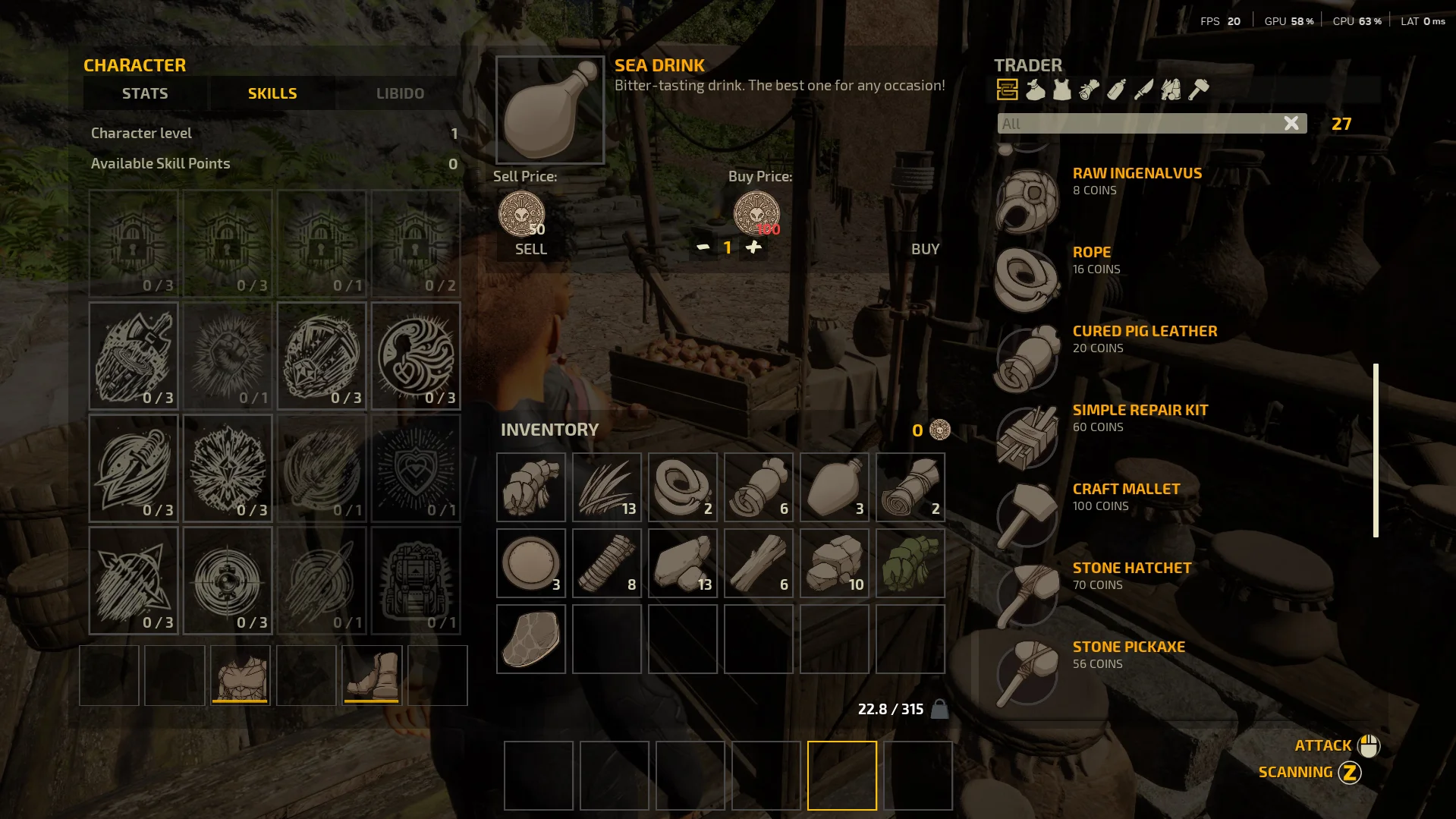Select the equipped boots slot
Image resolution: width=1456 pixels, height=819 pixels.
click(x=372, y=676)
